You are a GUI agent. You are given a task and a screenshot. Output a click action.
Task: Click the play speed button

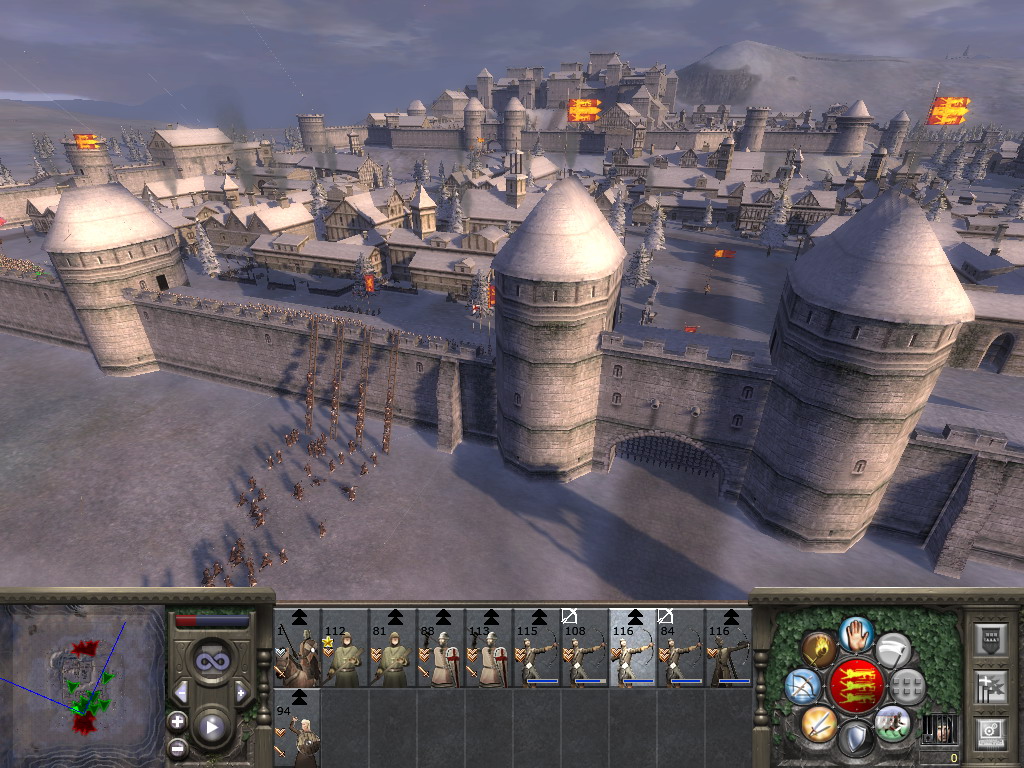point(211,727)
